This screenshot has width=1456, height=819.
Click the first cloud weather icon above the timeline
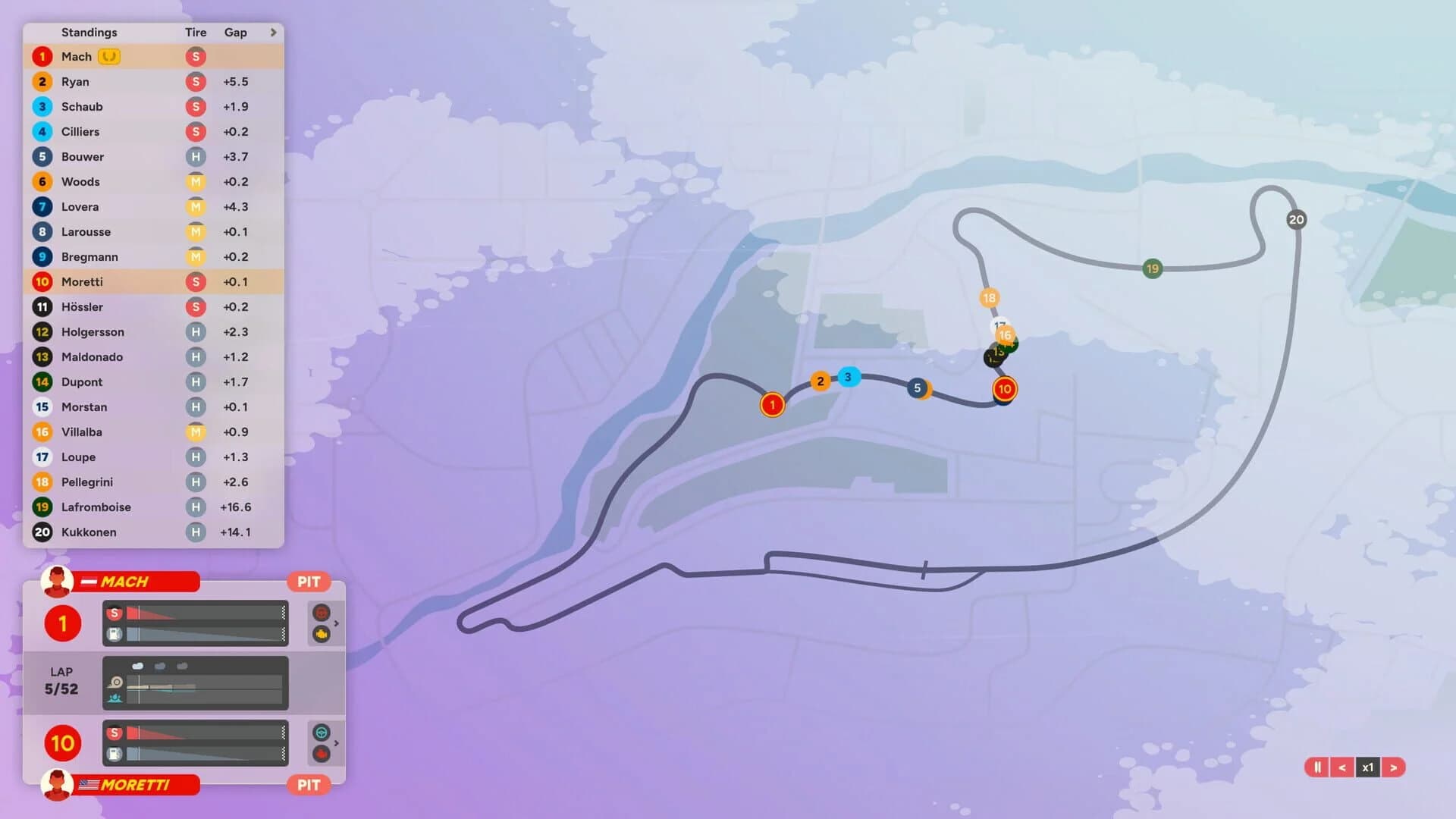[x=137, y=666]
